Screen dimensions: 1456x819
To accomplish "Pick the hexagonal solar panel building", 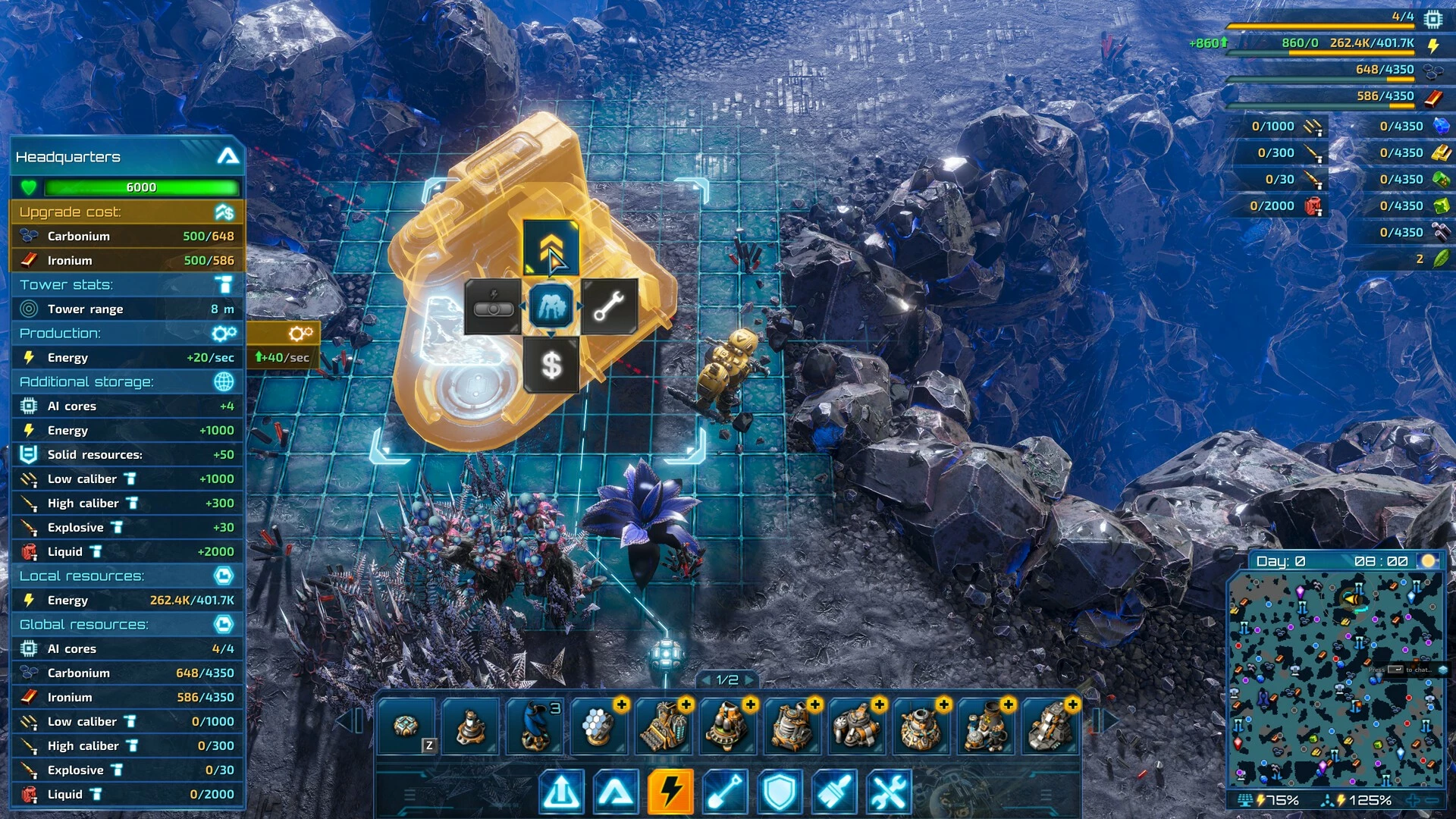I will (599, 726).
